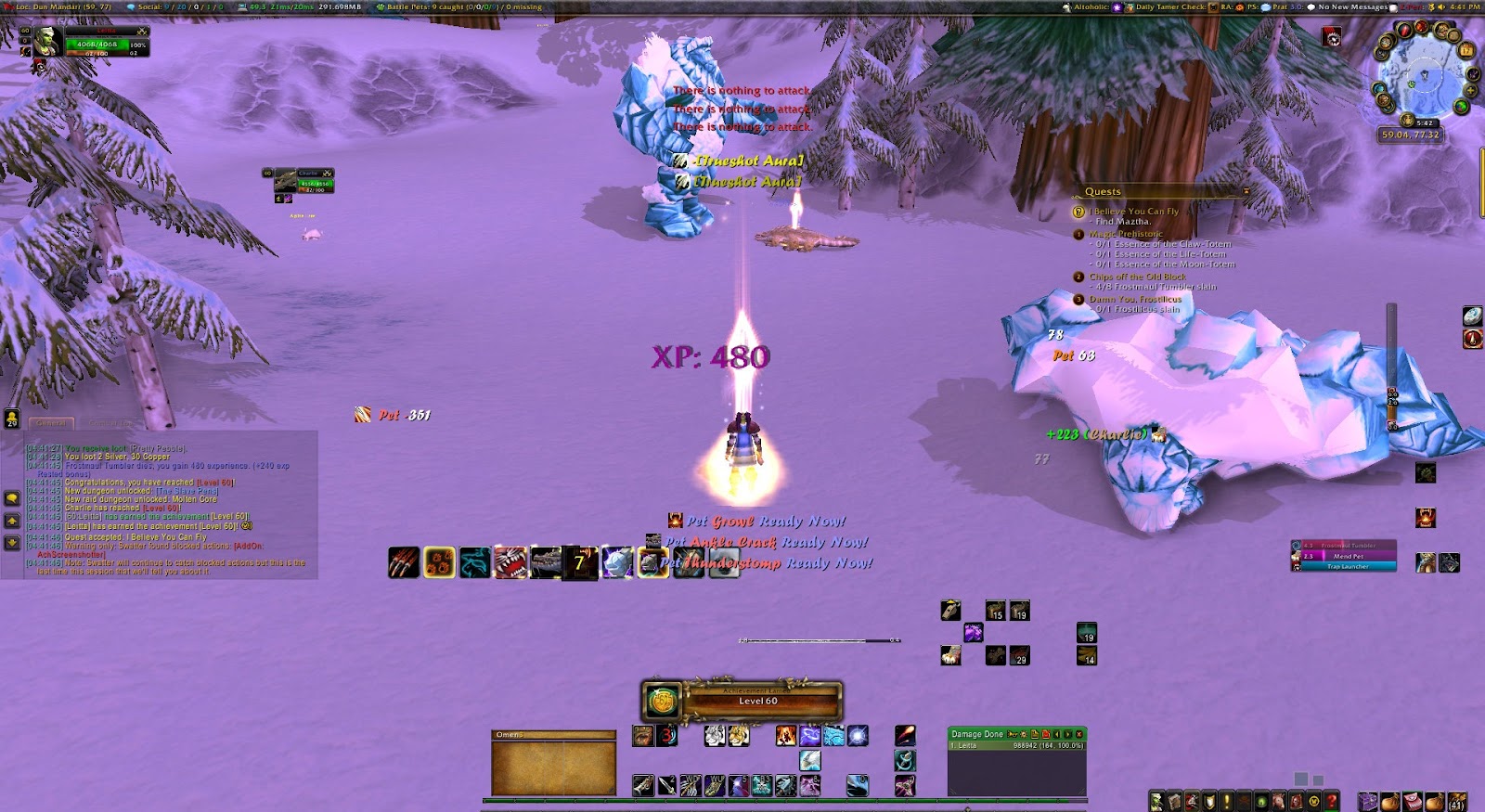This screenshot has height=812, width=1485.
Task: Open the calendar button on the minimap
Action: coord(1466,49)
